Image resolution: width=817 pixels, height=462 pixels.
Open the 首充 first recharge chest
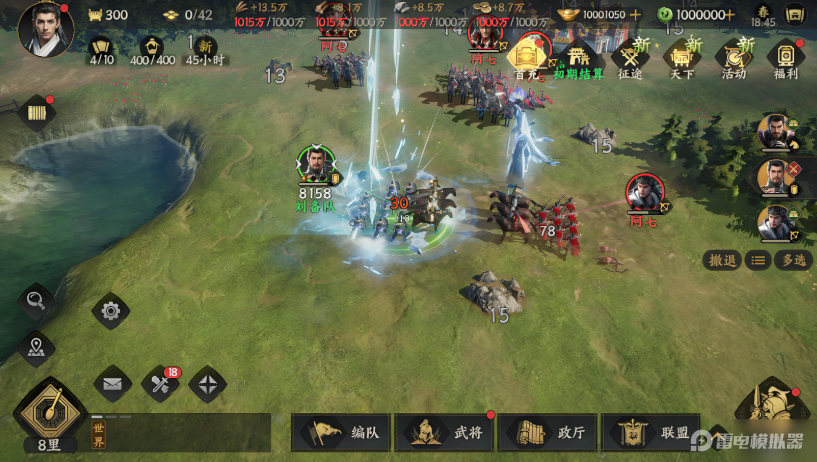(x=528, y=57)
